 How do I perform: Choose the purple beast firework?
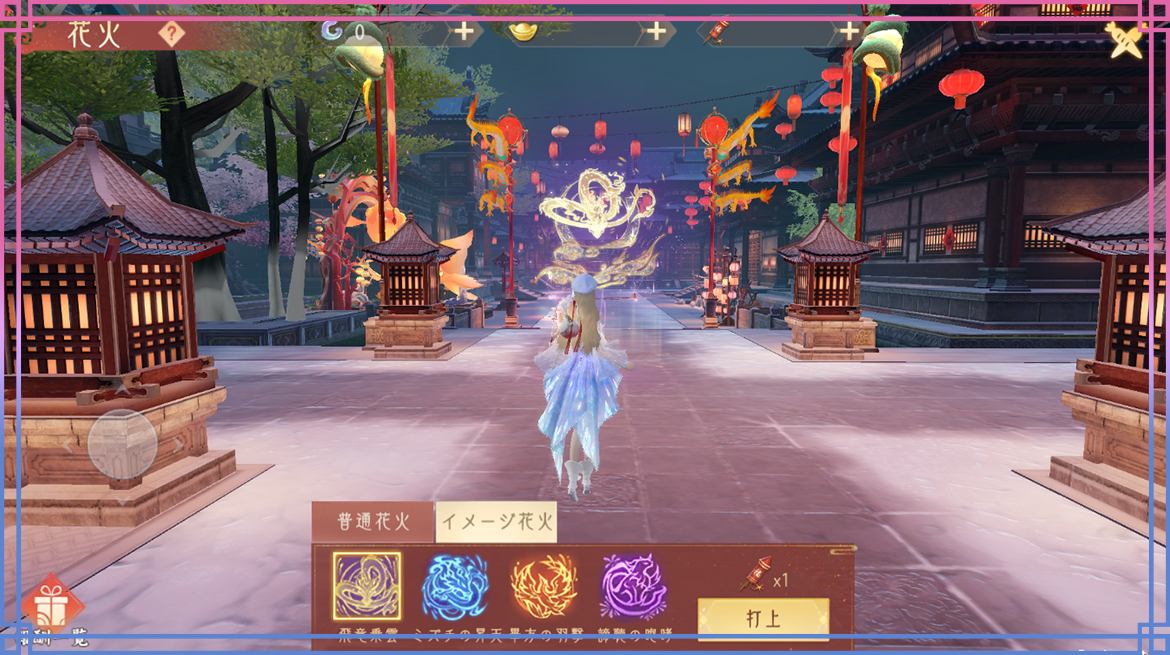pos(634,586)
